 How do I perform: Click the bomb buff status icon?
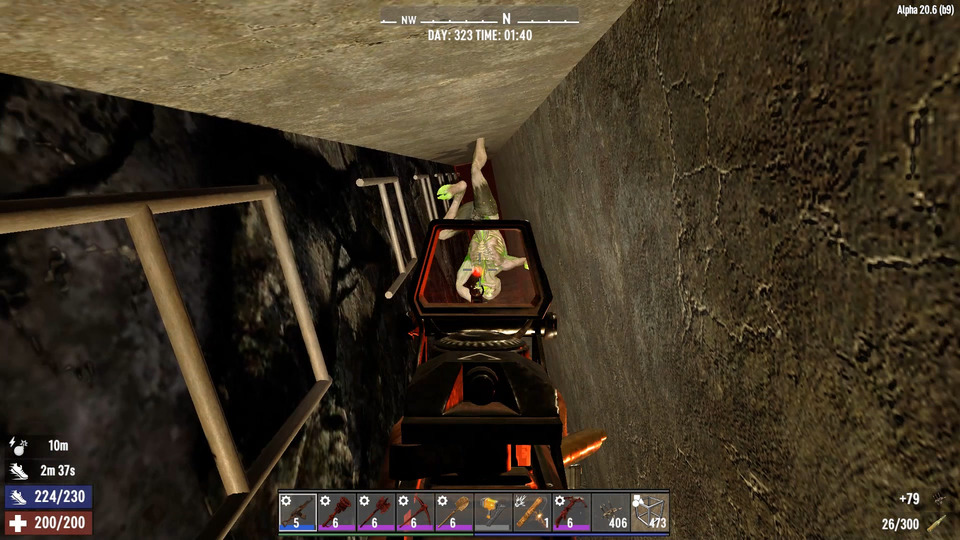point(17,446)
